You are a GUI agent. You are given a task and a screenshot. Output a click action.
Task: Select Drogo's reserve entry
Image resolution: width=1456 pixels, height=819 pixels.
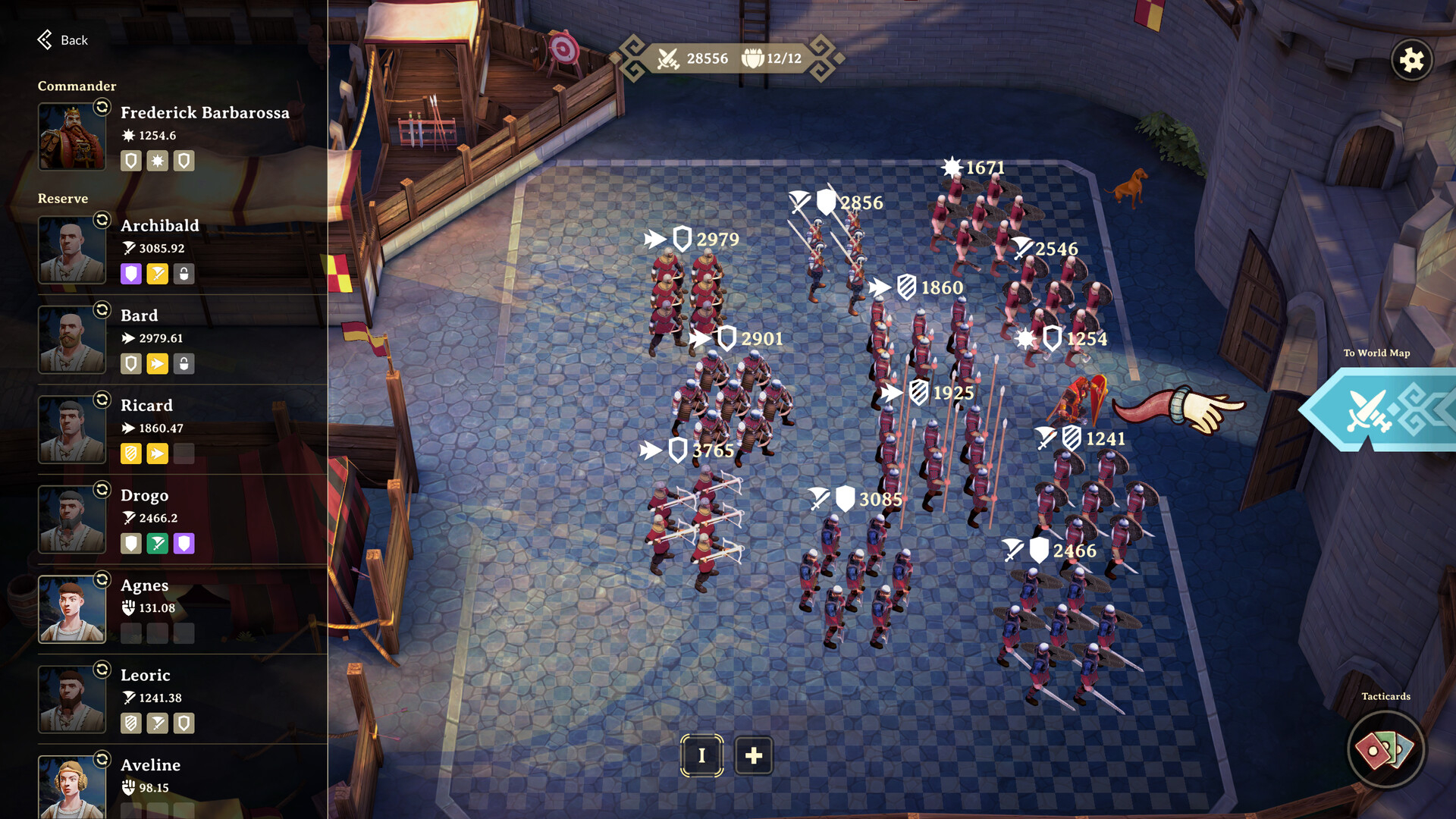(x=72, y=519)
